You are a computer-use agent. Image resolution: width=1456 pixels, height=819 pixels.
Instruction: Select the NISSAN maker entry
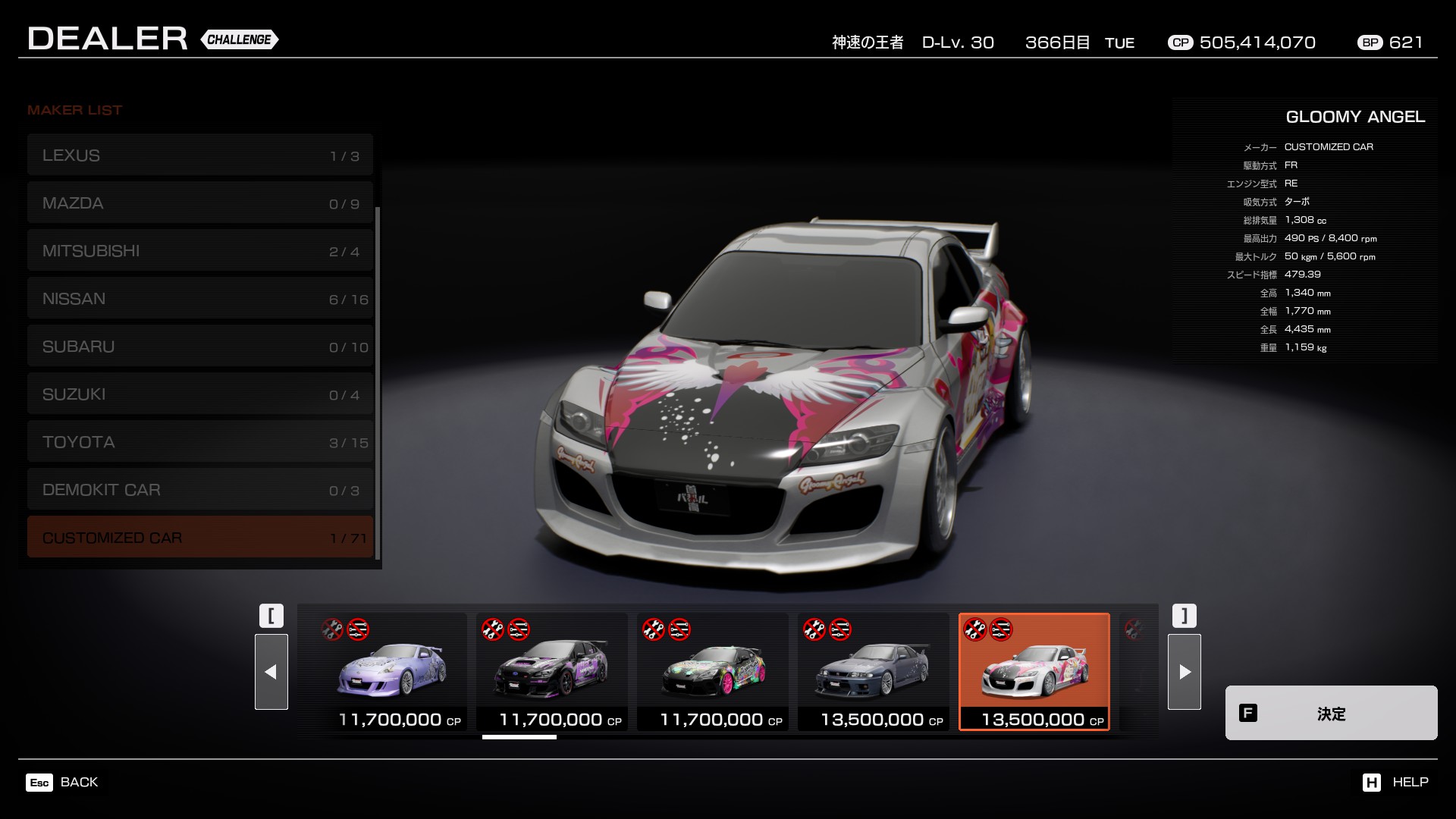click(199, 299)
